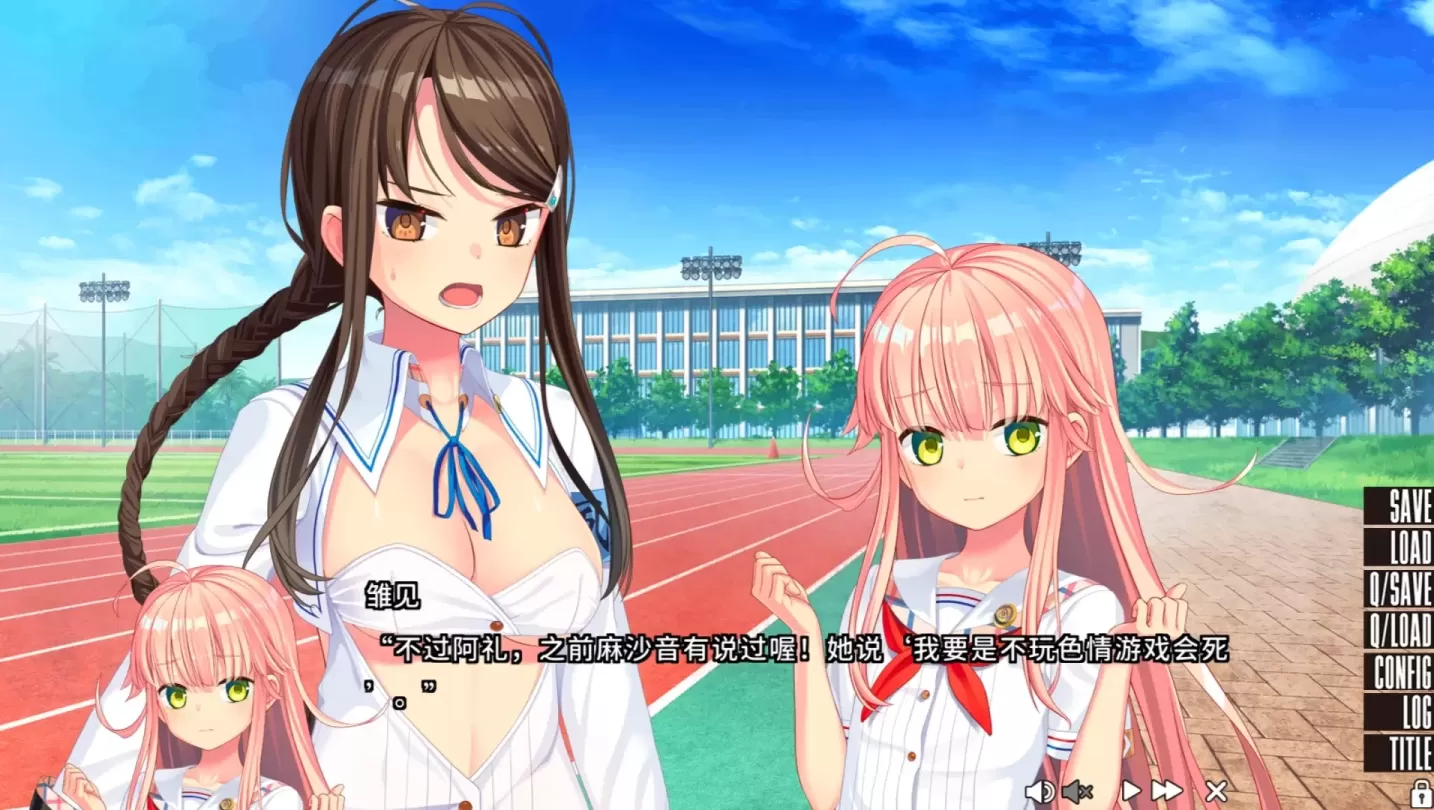Play the voice line using the speaker icon
This screenshot has width=1434, height=810.
pos(1040,790)
